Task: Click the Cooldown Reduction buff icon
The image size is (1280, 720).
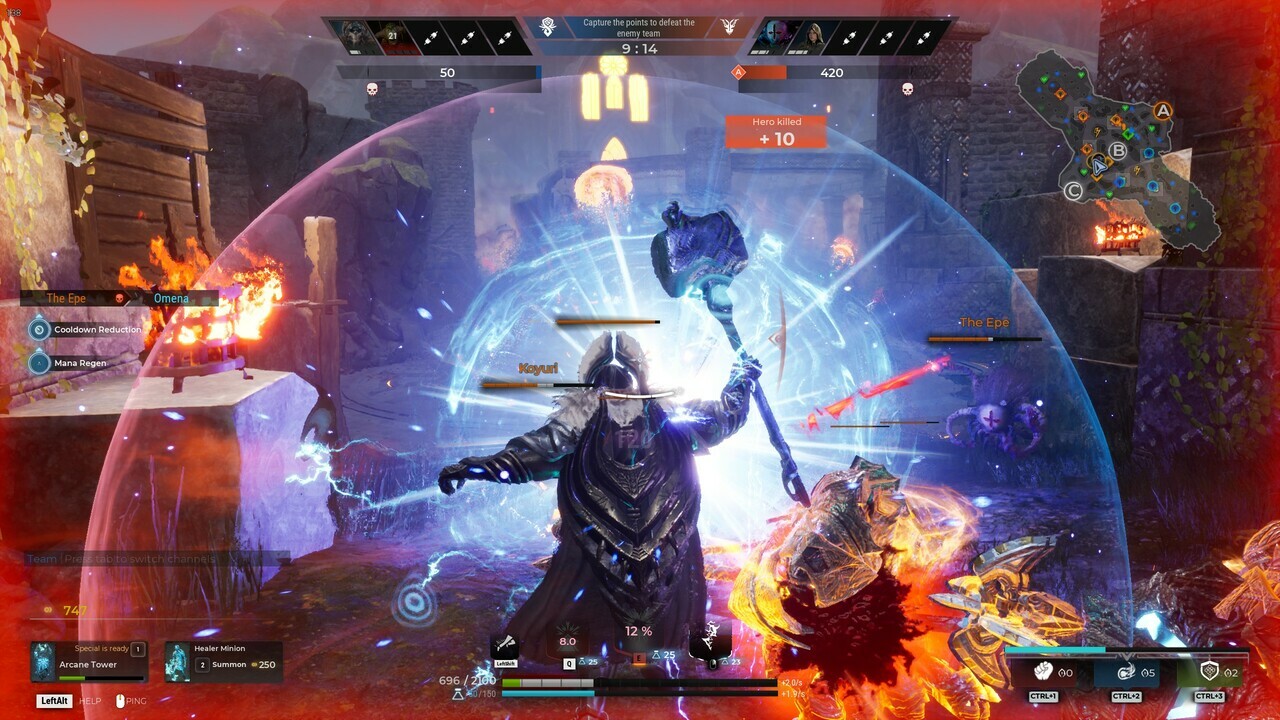Action: tap(38, 329)
